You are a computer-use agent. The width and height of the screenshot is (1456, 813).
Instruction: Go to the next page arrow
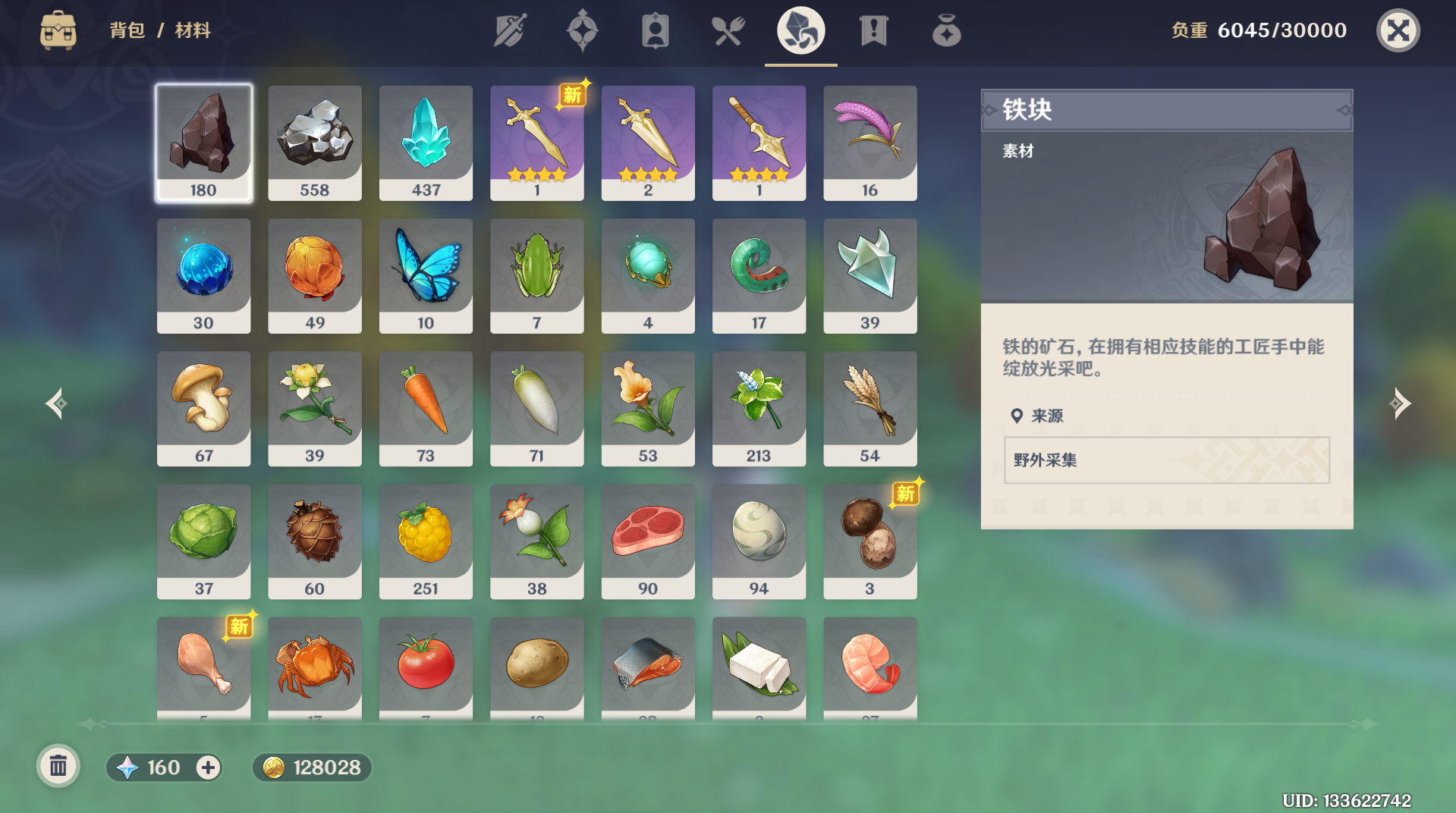[1400, 403]
